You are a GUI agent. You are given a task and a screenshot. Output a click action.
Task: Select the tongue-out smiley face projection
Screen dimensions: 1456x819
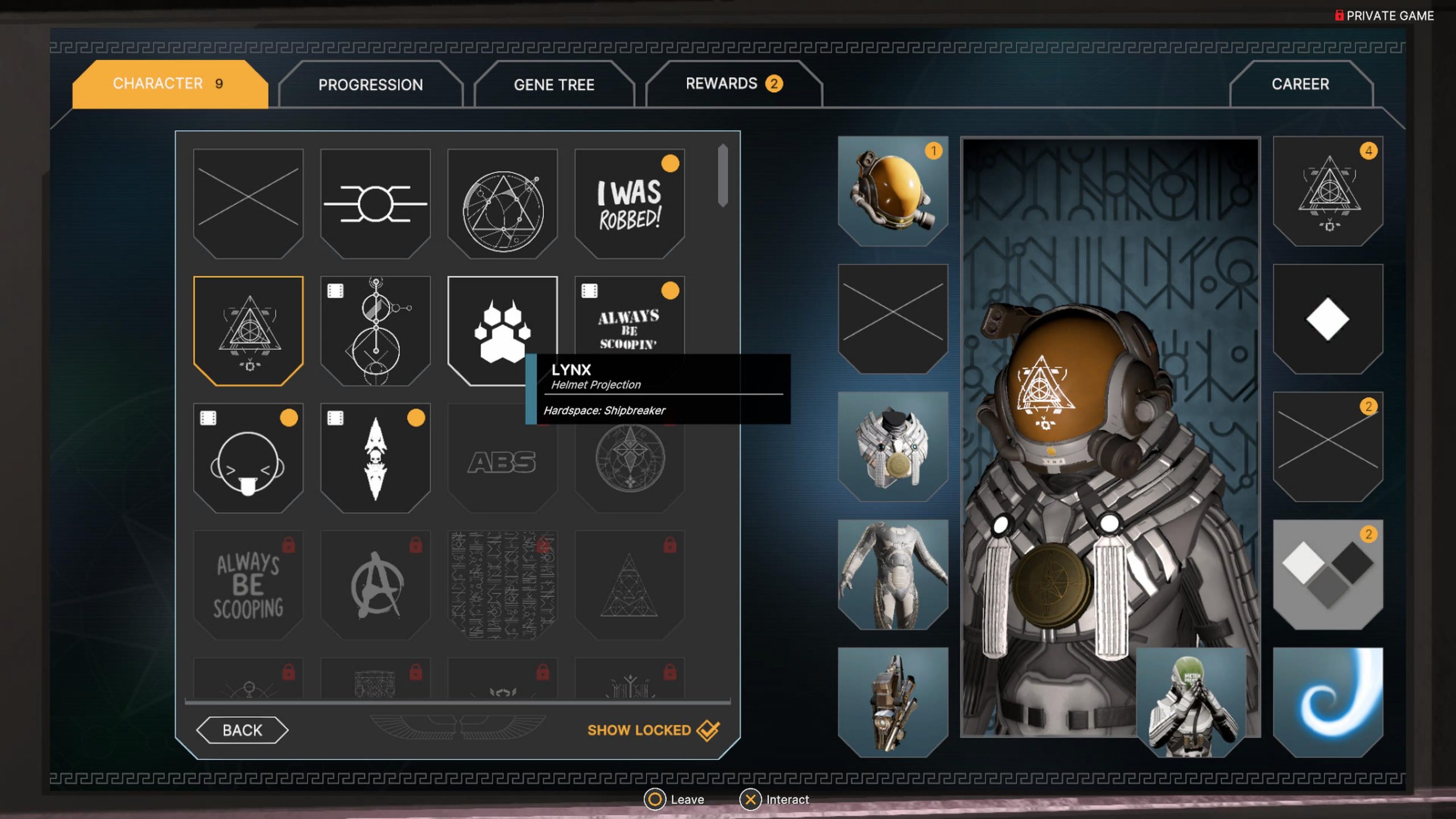pos(248,458)
